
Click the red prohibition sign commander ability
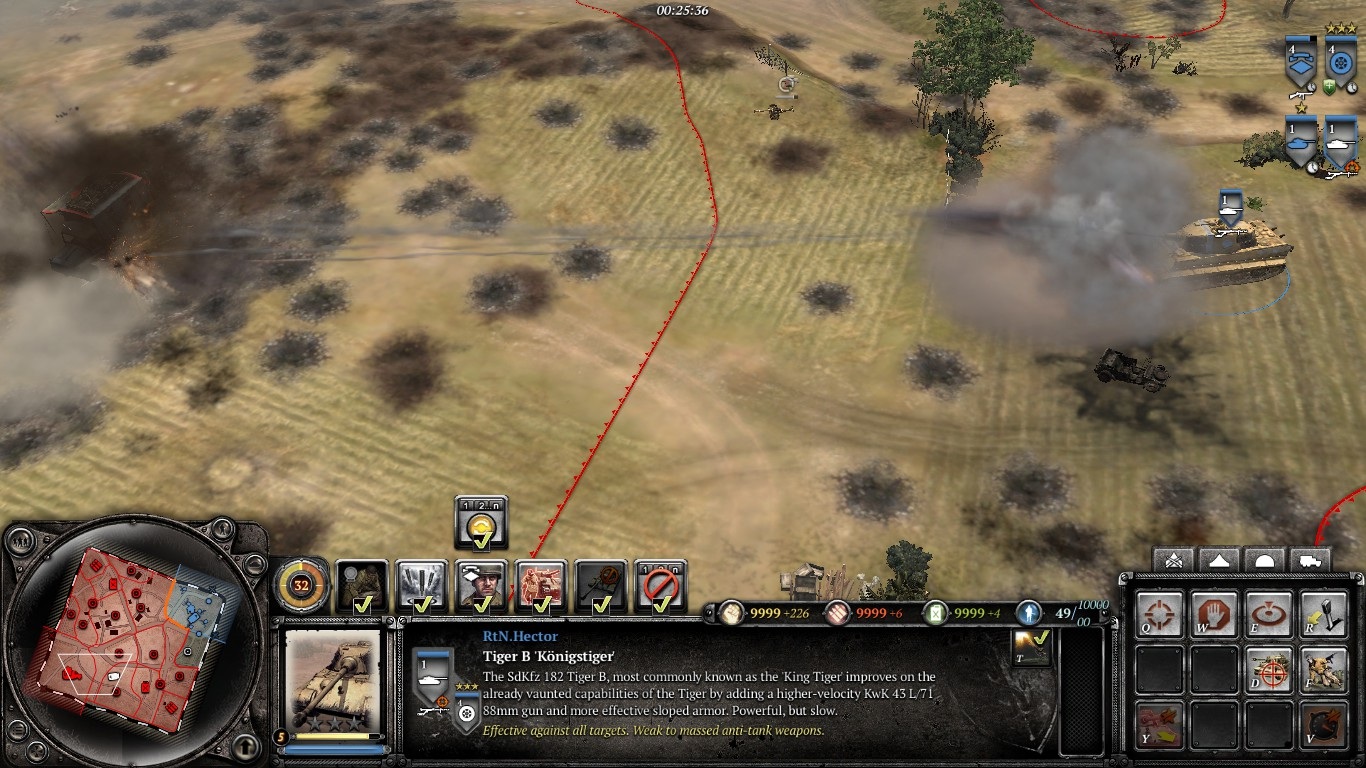coord(661,585)
